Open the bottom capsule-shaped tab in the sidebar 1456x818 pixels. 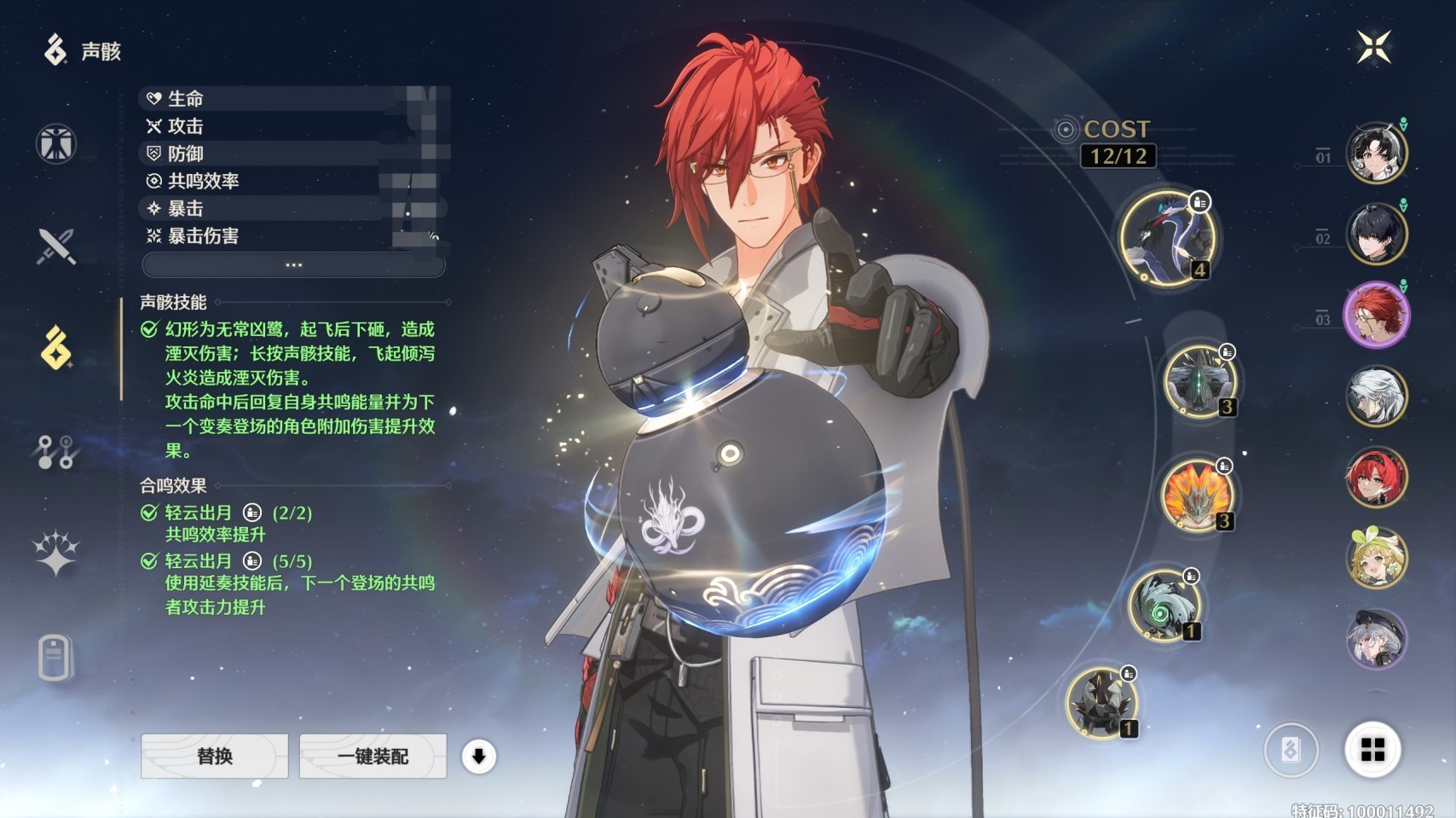56,658
